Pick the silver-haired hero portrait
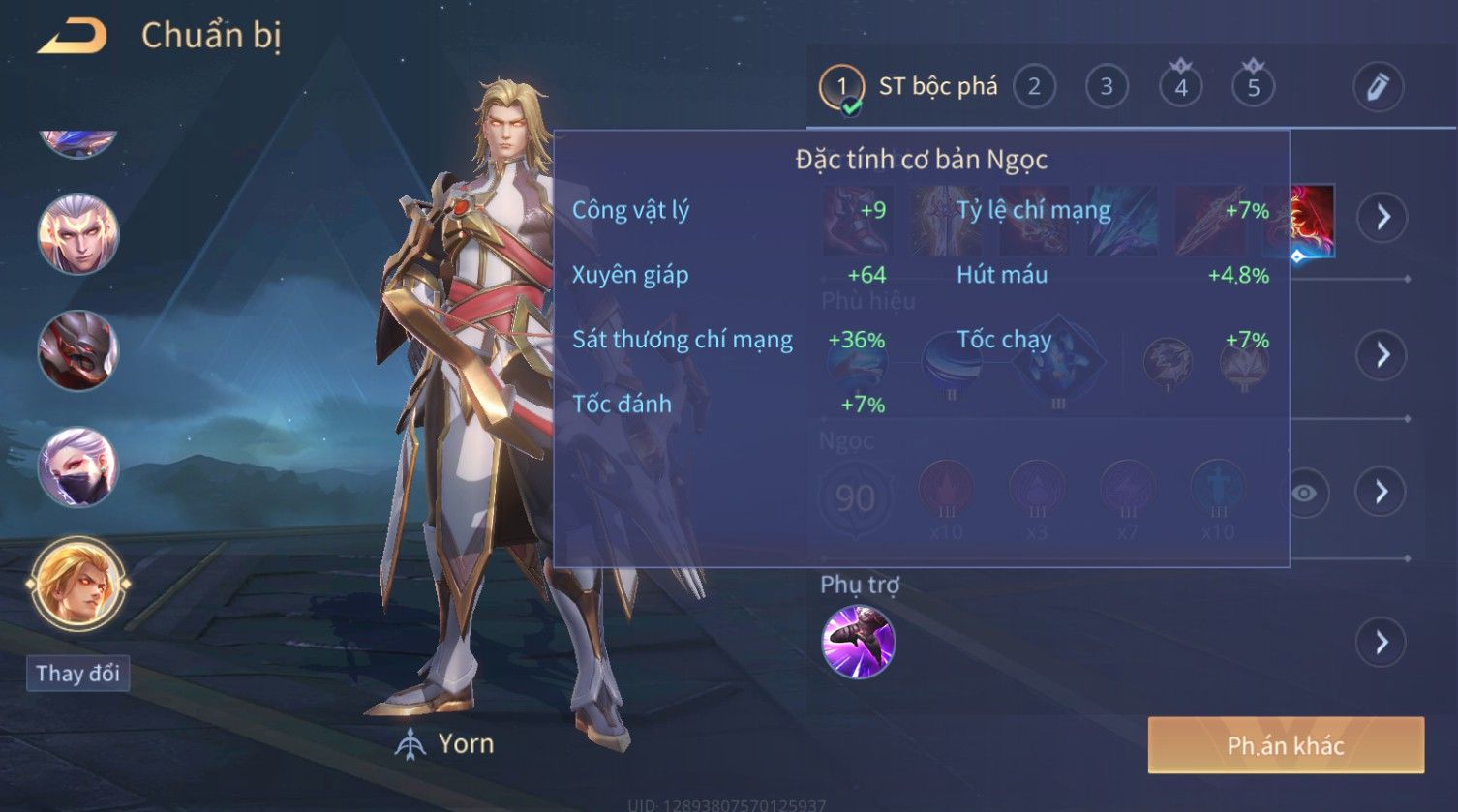This screenshot has width=1458, height=812. tap(77, 234)
